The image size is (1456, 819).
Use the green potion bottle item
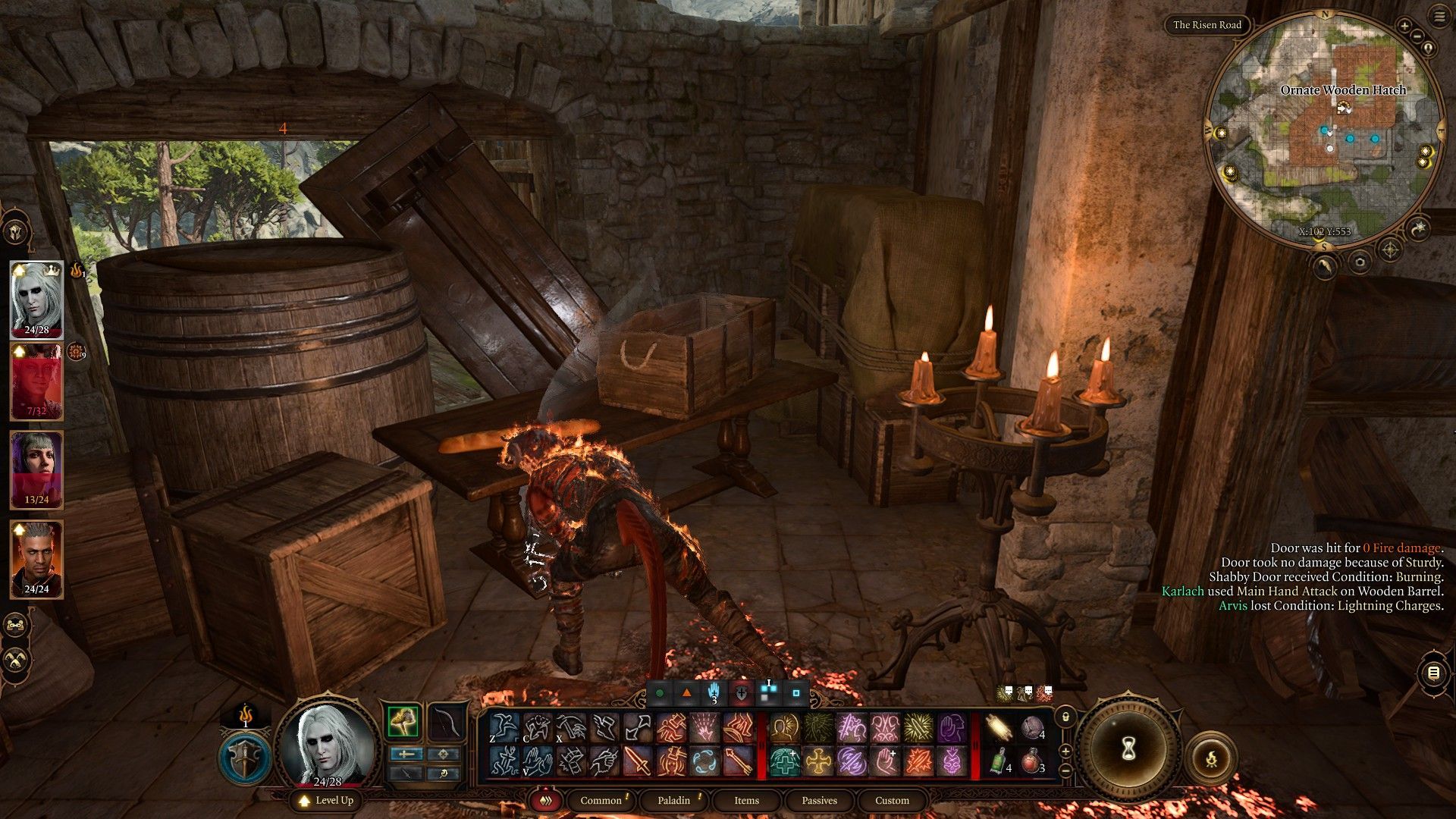click(999, 761)
